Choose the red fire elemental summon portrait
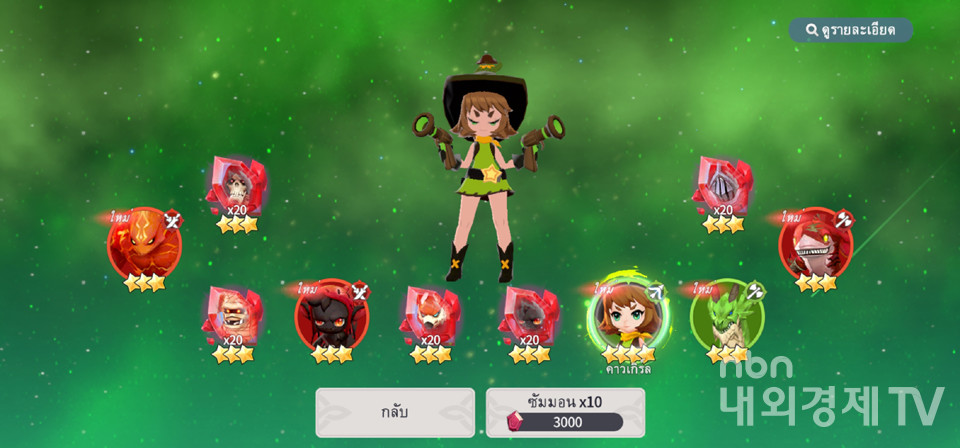The width and height of the screenshot is (960, 448). point(144,244)
